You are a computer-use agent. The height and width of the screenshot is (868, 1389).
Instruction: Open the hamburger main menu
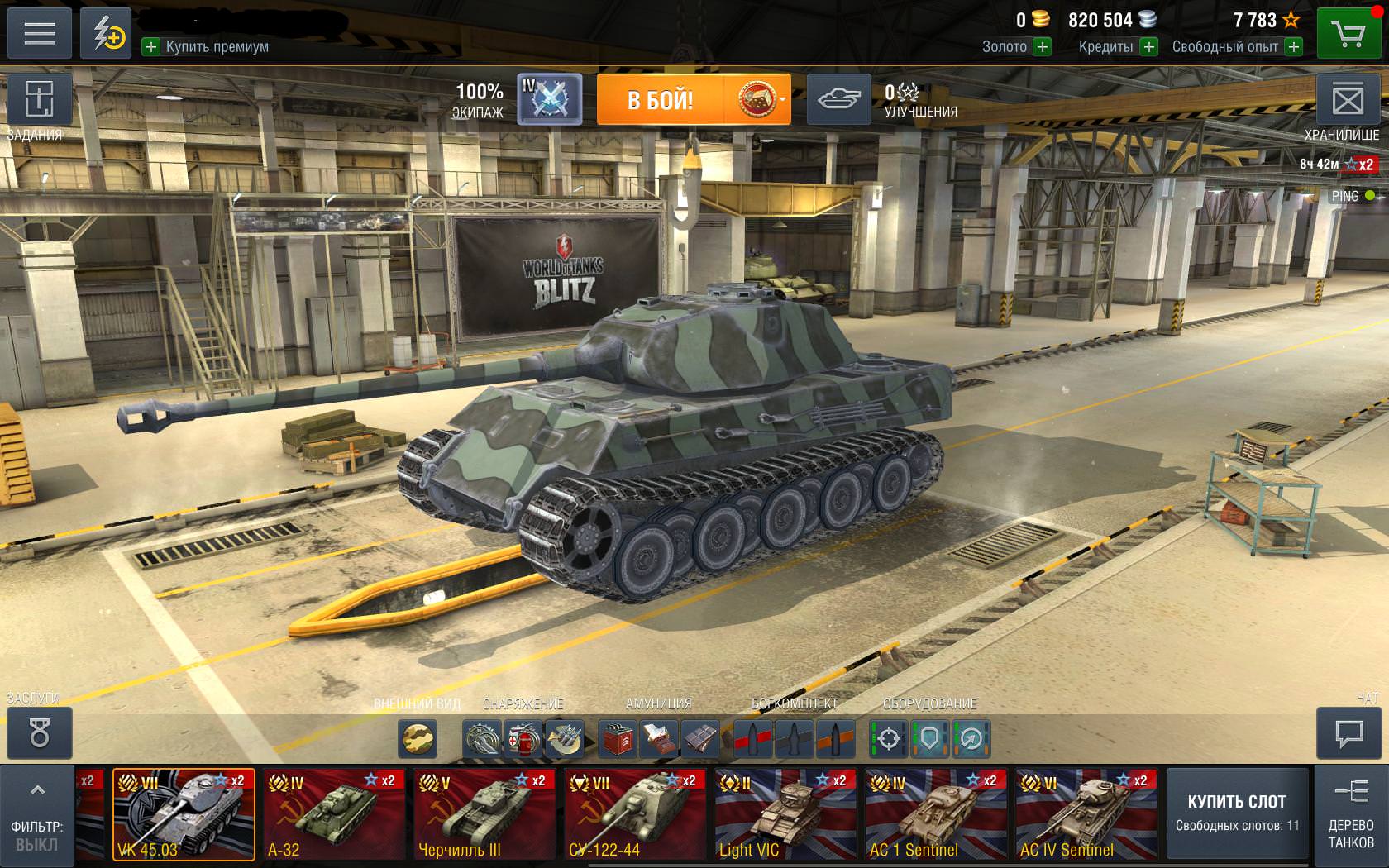(39, 33)
